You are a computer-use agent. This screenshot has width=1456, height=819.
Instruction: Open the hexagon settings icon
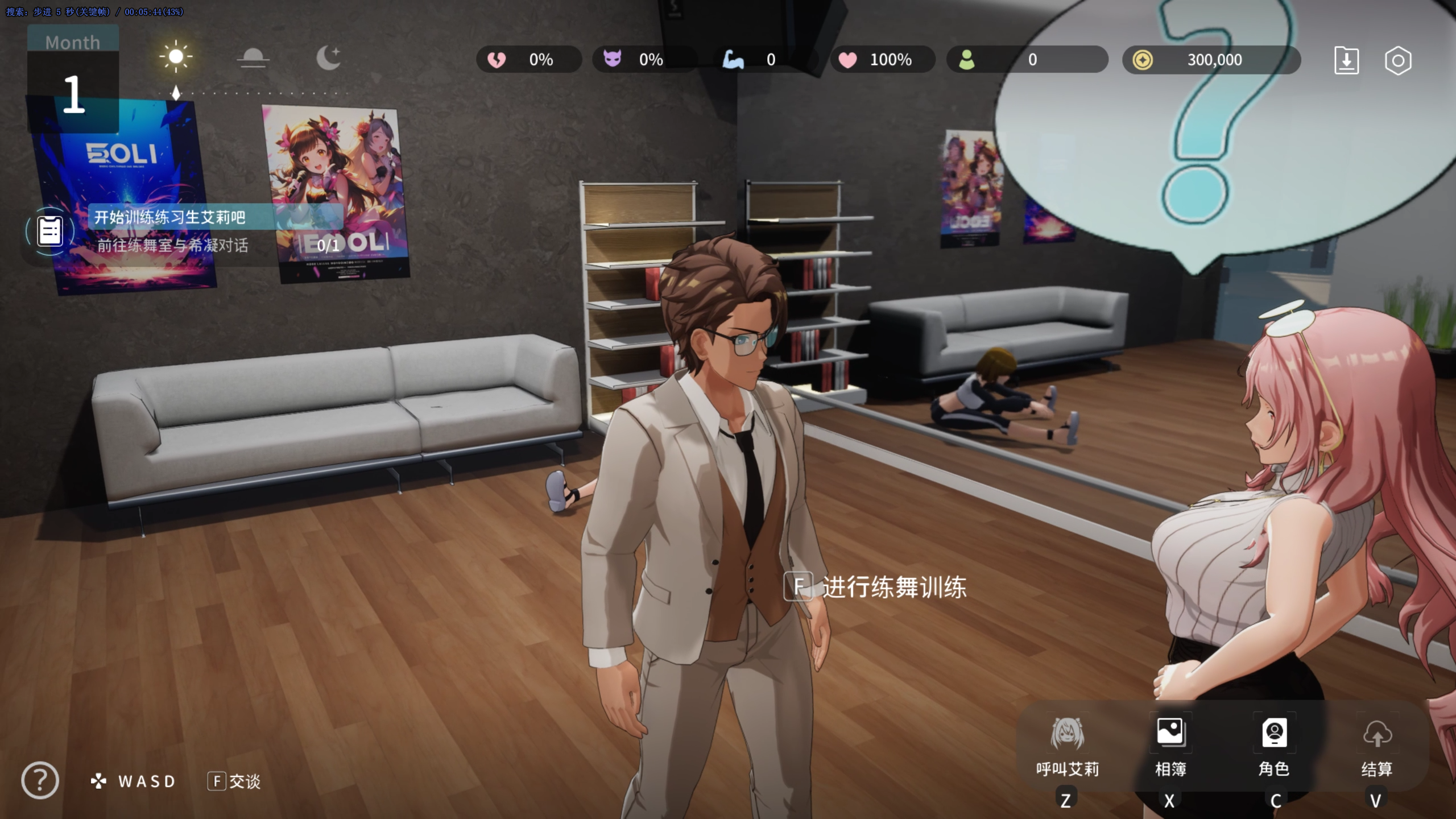coord(1398,60)
